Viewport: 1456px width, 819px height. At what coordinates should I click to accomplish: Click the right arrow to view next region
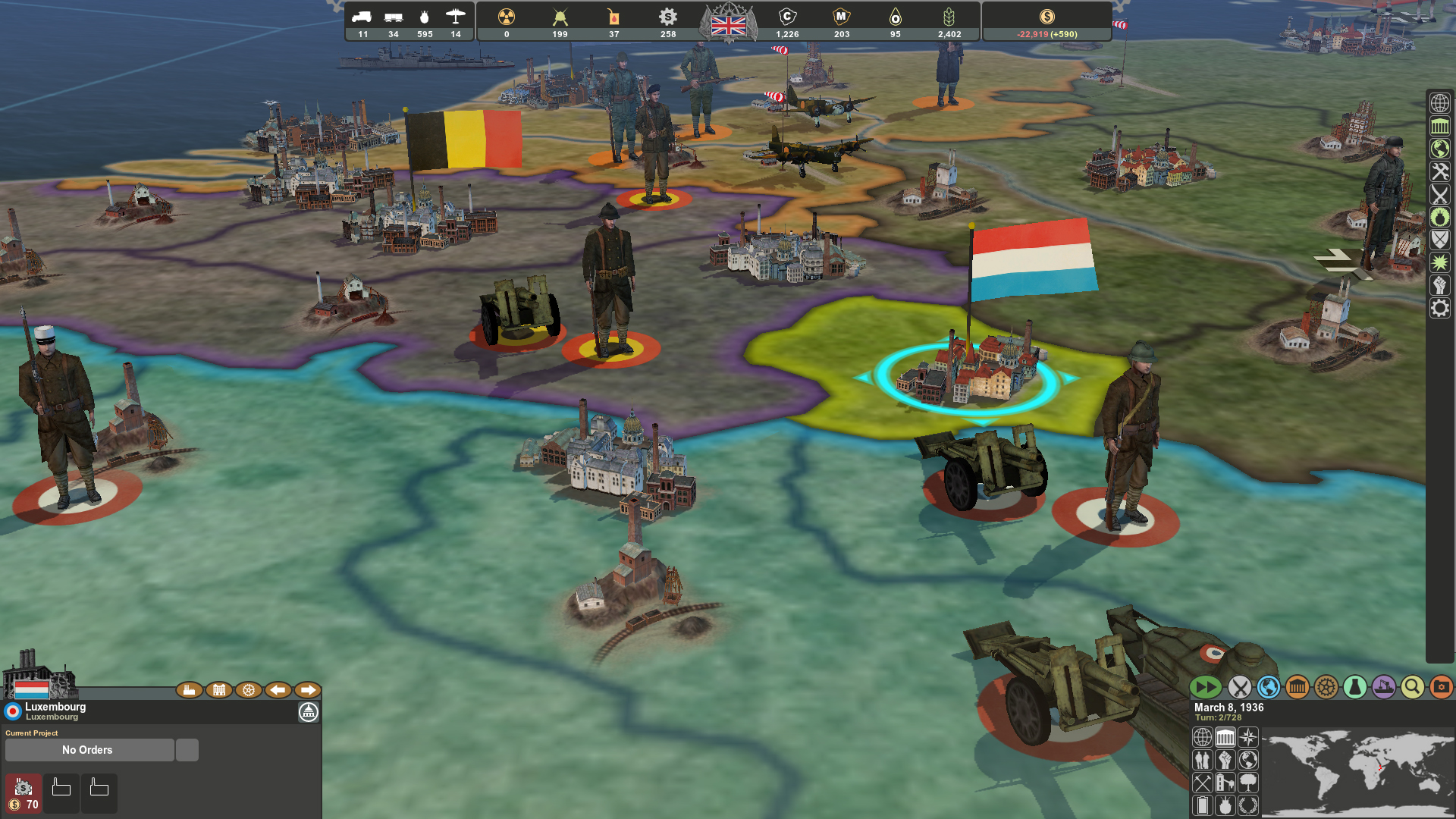coord(309,690)
